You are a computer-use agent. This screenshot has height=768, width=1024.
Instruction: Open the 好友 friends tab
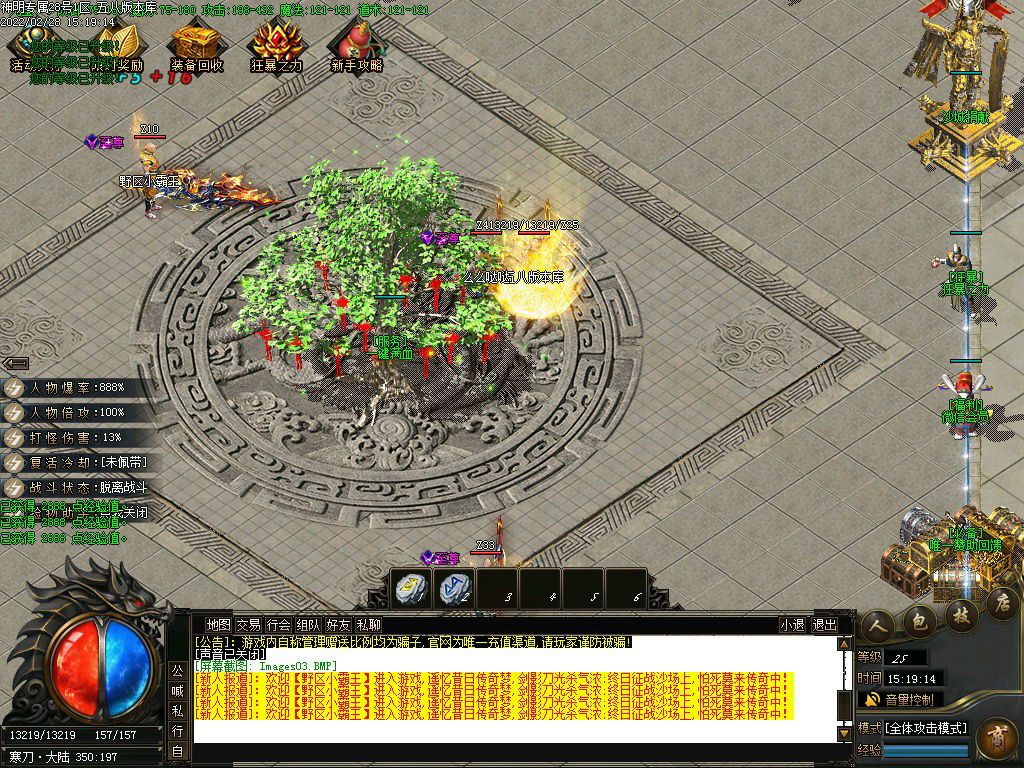(x=338, y=625)
